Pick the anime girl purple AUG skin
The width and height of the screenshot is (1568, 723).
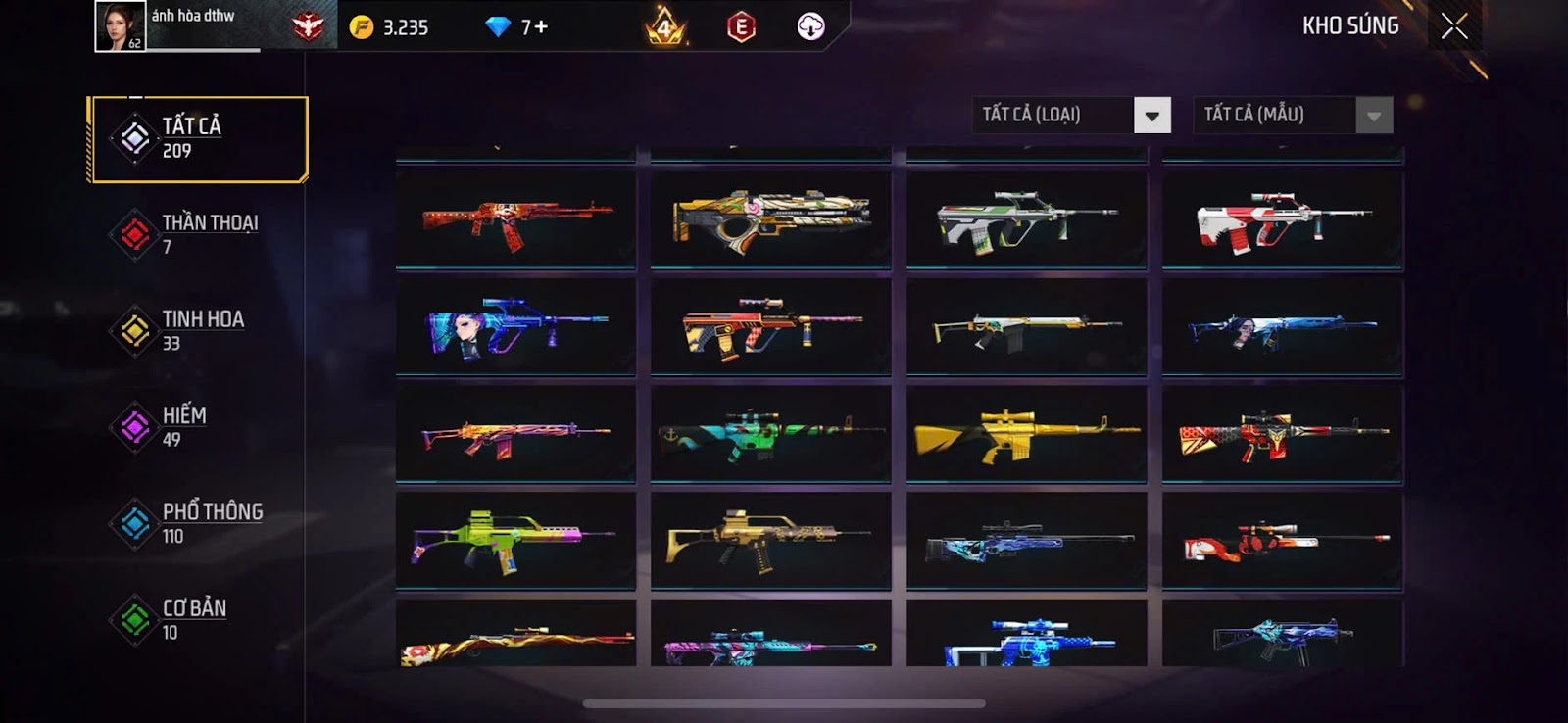coord(515,327)
